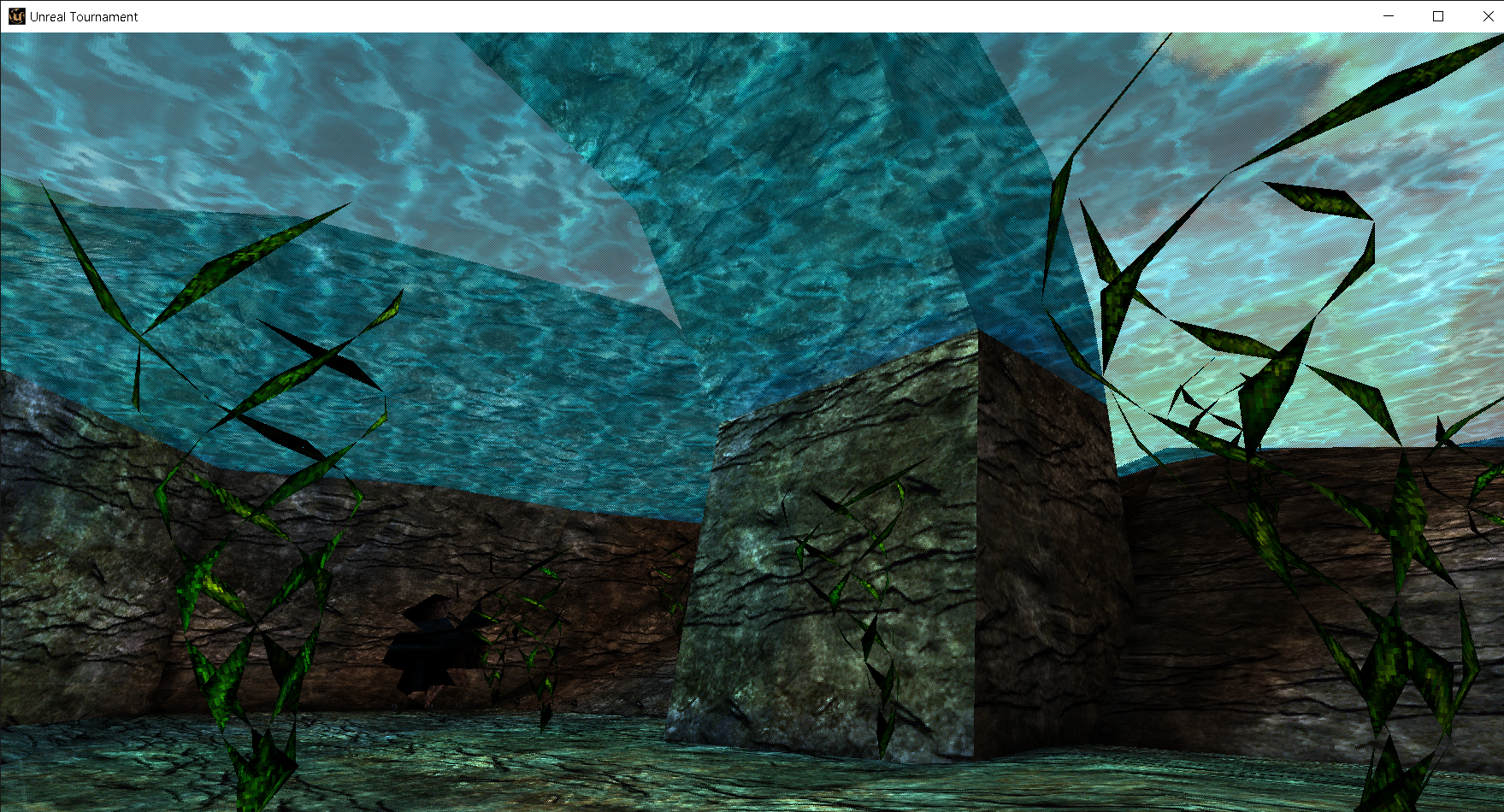Close the Unreal Tournament window

click(1488, 15)
